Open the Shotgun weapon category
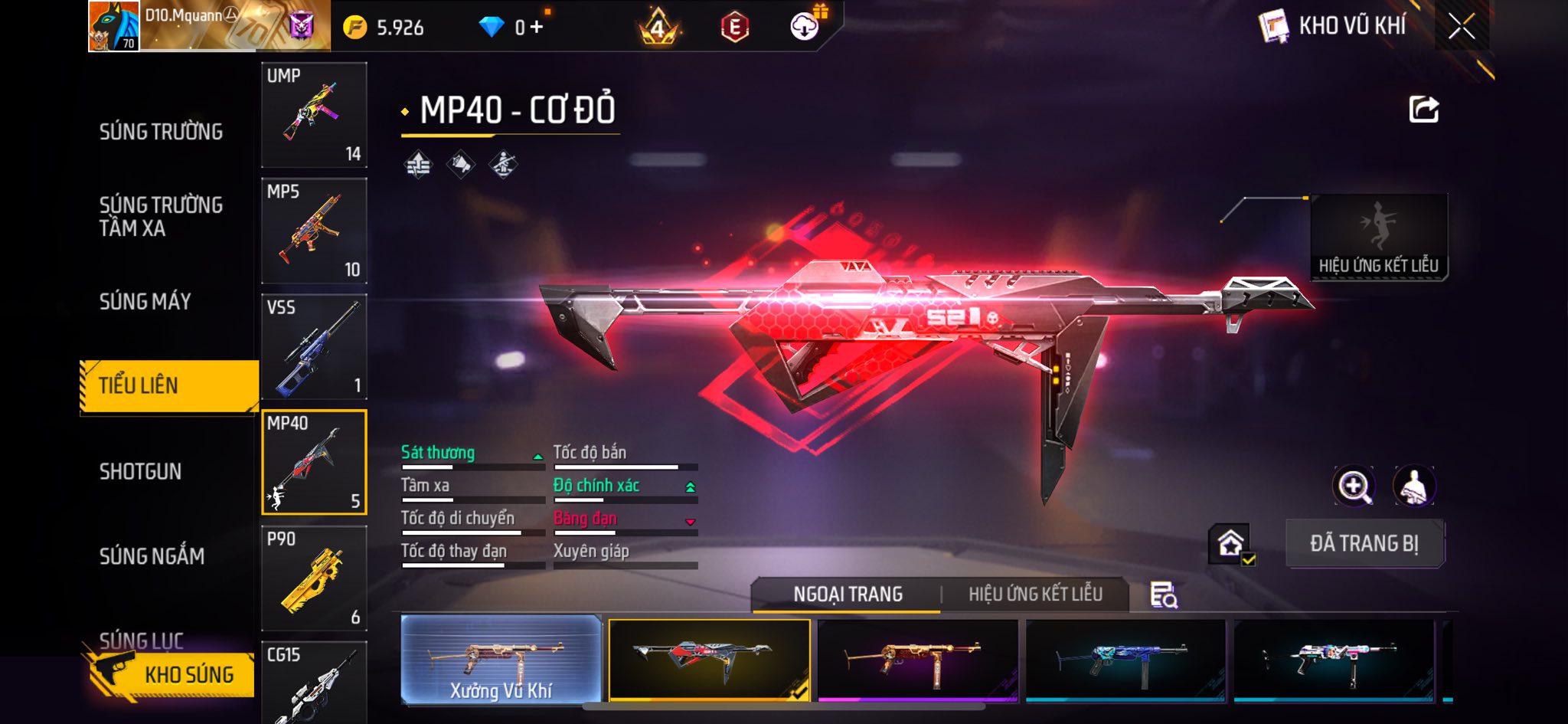Image resolution: width=1568 pixels, height=724 pixels. point(141,471)
